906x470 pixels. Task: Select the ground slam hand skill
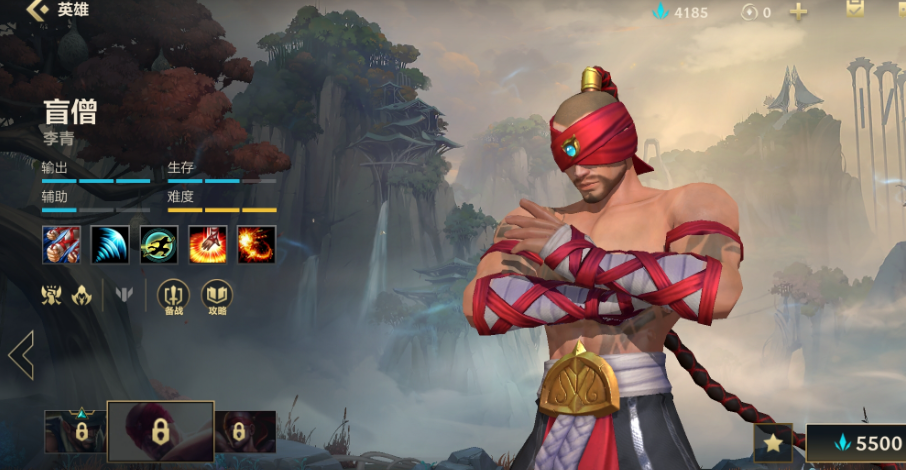[208, 245]
